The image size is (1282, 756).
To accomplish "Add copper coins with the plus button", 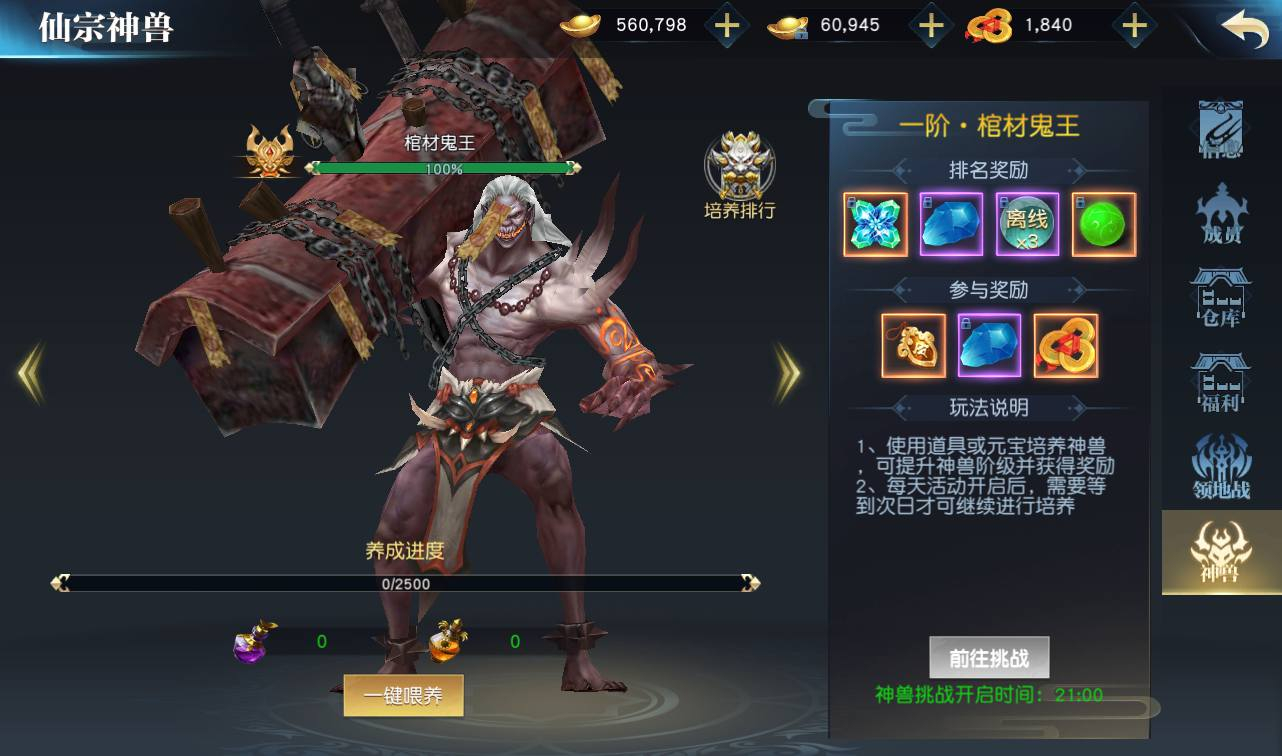I will click(x=1133, y=26).
